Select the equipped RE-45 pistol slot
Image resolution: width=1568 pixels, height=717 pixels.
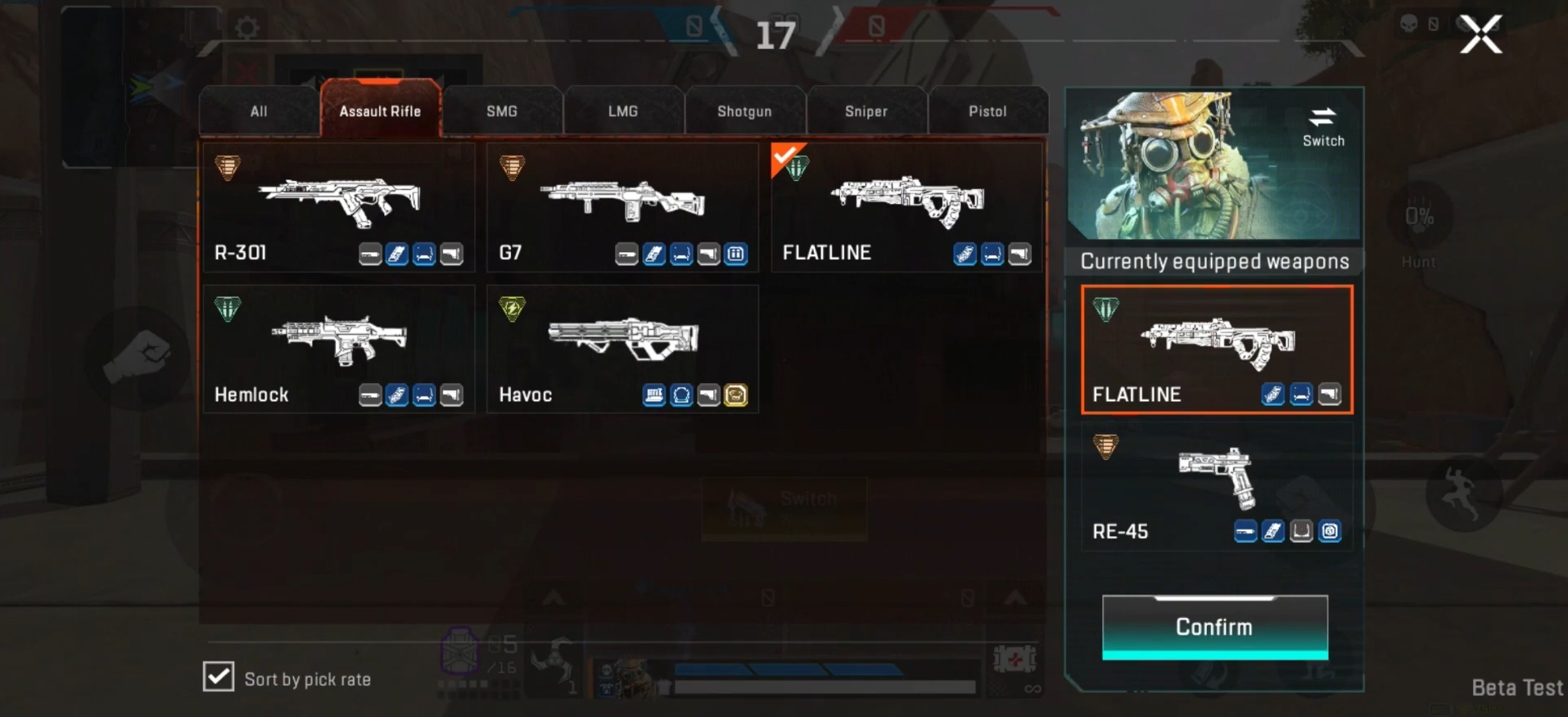click(x=1217, y=489)
